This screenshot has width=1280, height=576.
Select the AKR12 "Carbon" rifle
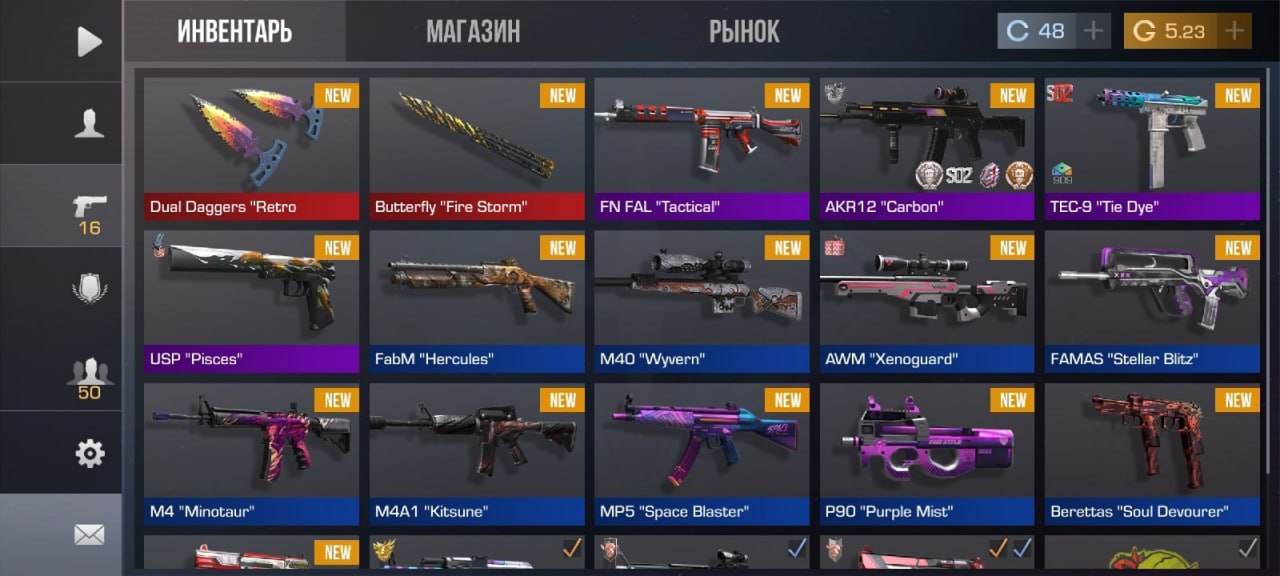coord(927,148)
